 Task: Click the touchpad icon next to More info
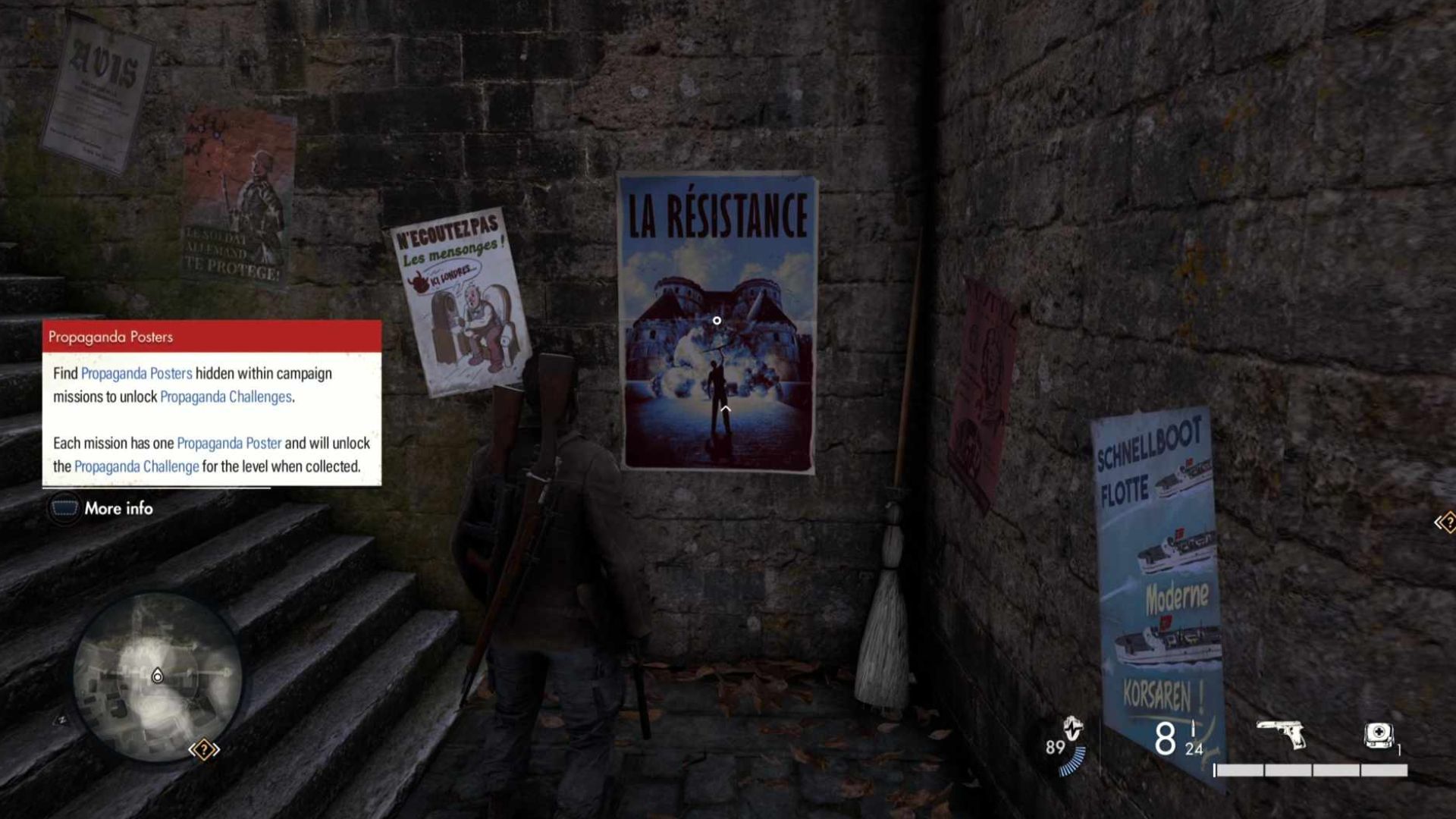(x=64, y=509)
